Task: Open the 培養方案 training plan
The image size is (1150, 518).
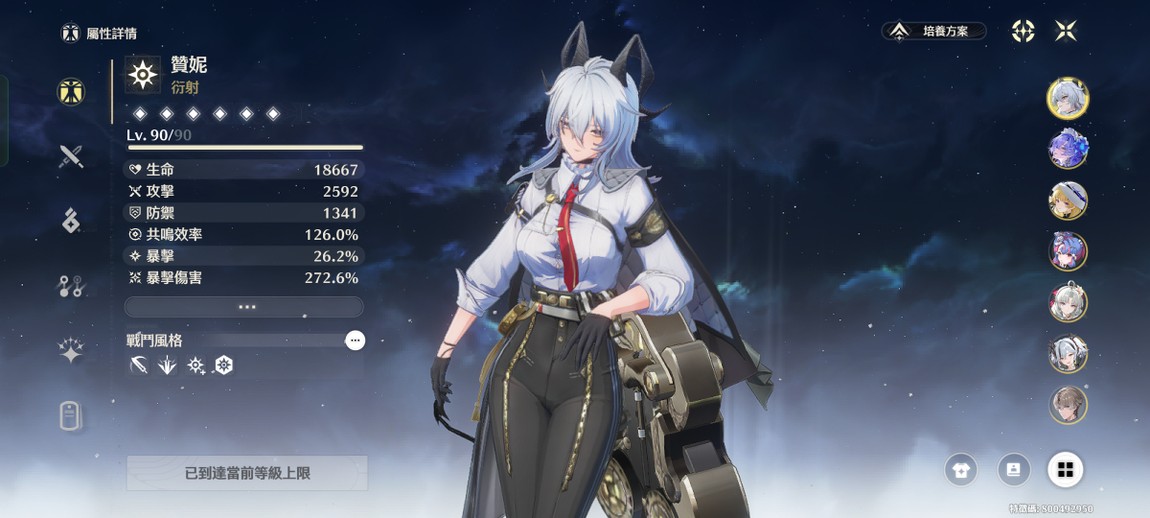Action: point(934,32)
